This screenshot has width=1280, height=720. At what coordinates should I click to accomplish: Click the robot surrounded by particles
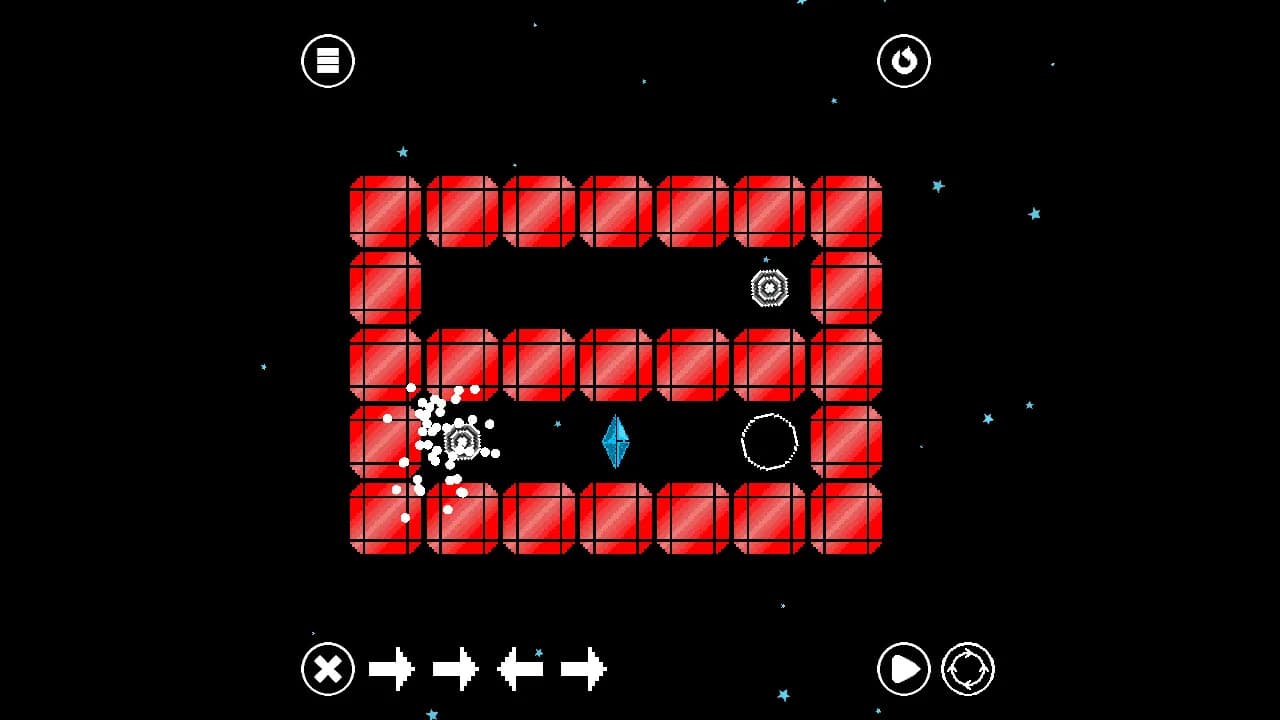(463, 440)
